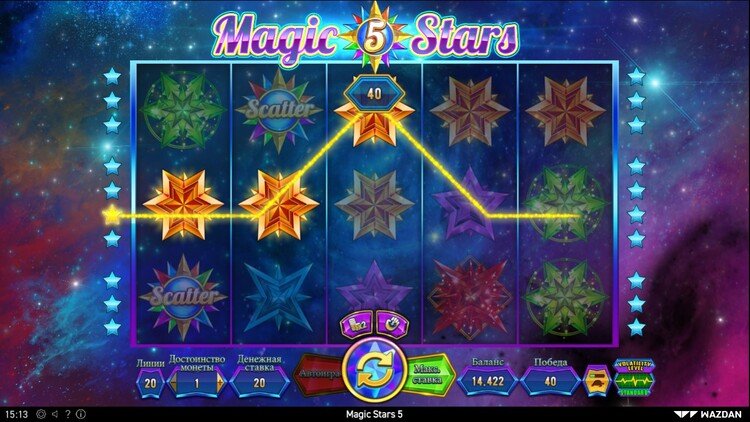Toggle the turtle speed mode button
Viewport: 750px width, 422px height.
[x=598, y=380]
